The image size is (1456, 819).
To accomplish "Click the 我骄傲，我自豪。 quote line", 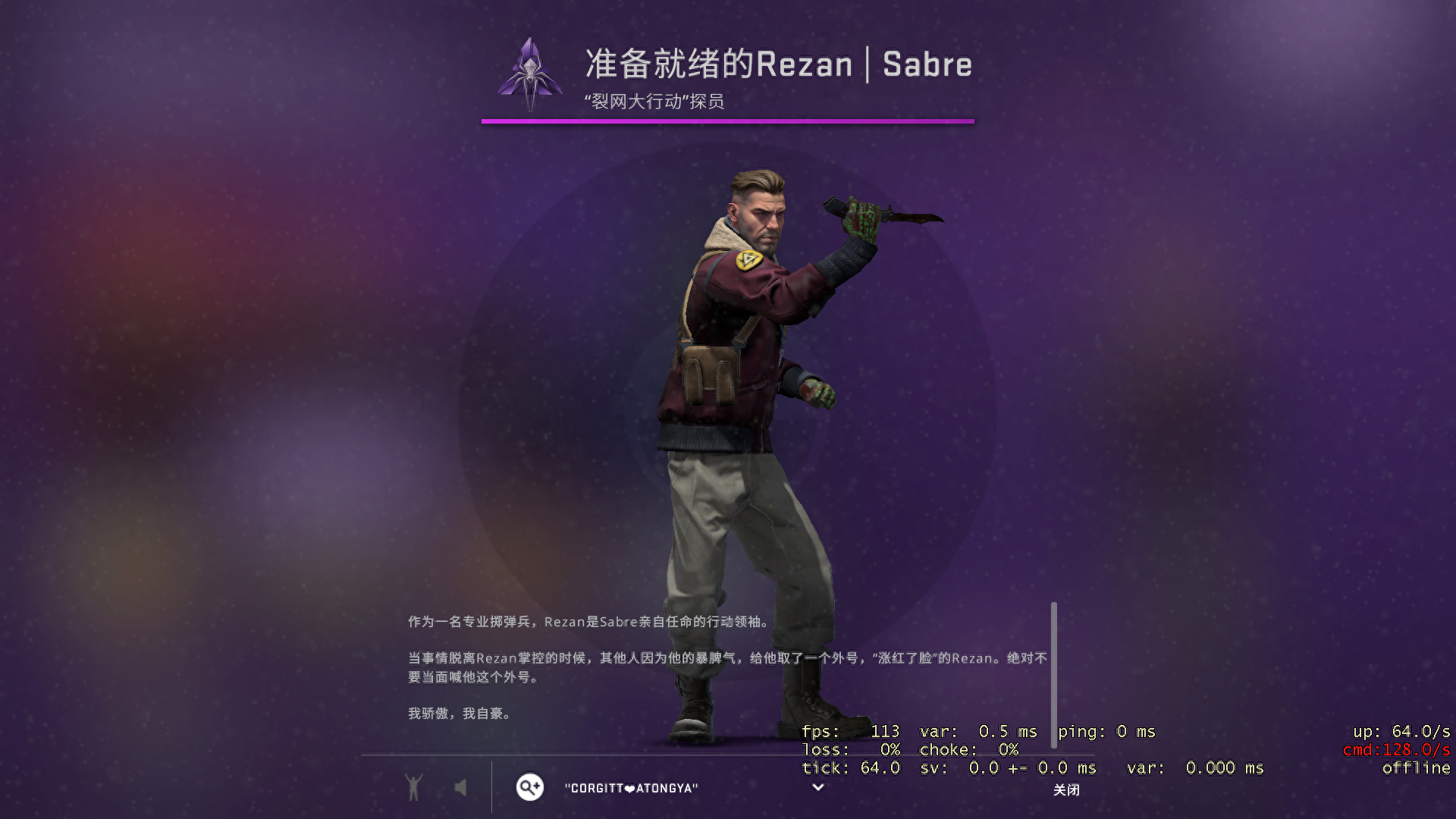I will coord(459,713).
